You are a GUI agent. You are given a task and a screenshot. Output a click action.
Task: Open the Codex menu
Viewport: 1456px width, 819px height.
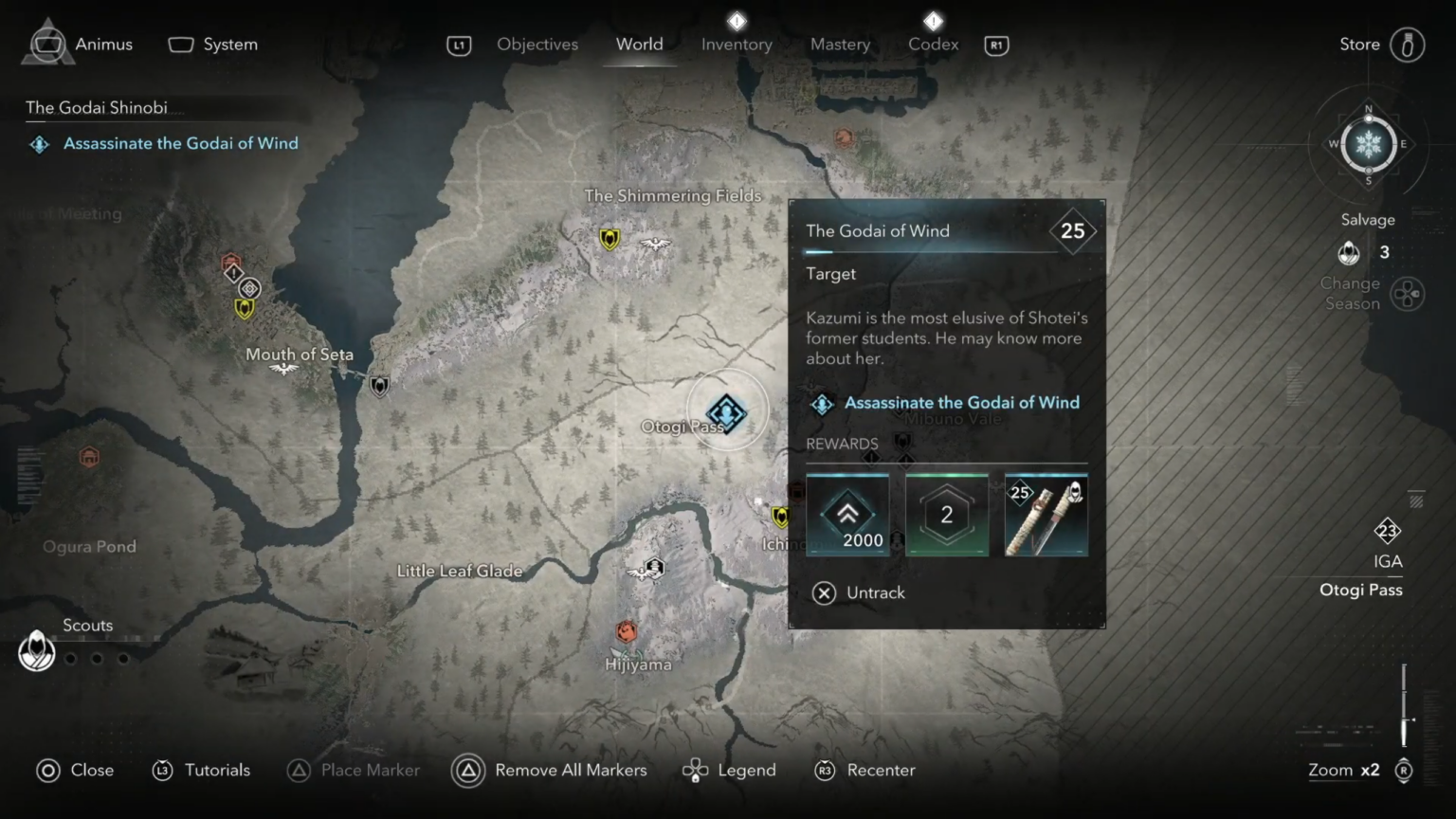(x=933, y=44)
